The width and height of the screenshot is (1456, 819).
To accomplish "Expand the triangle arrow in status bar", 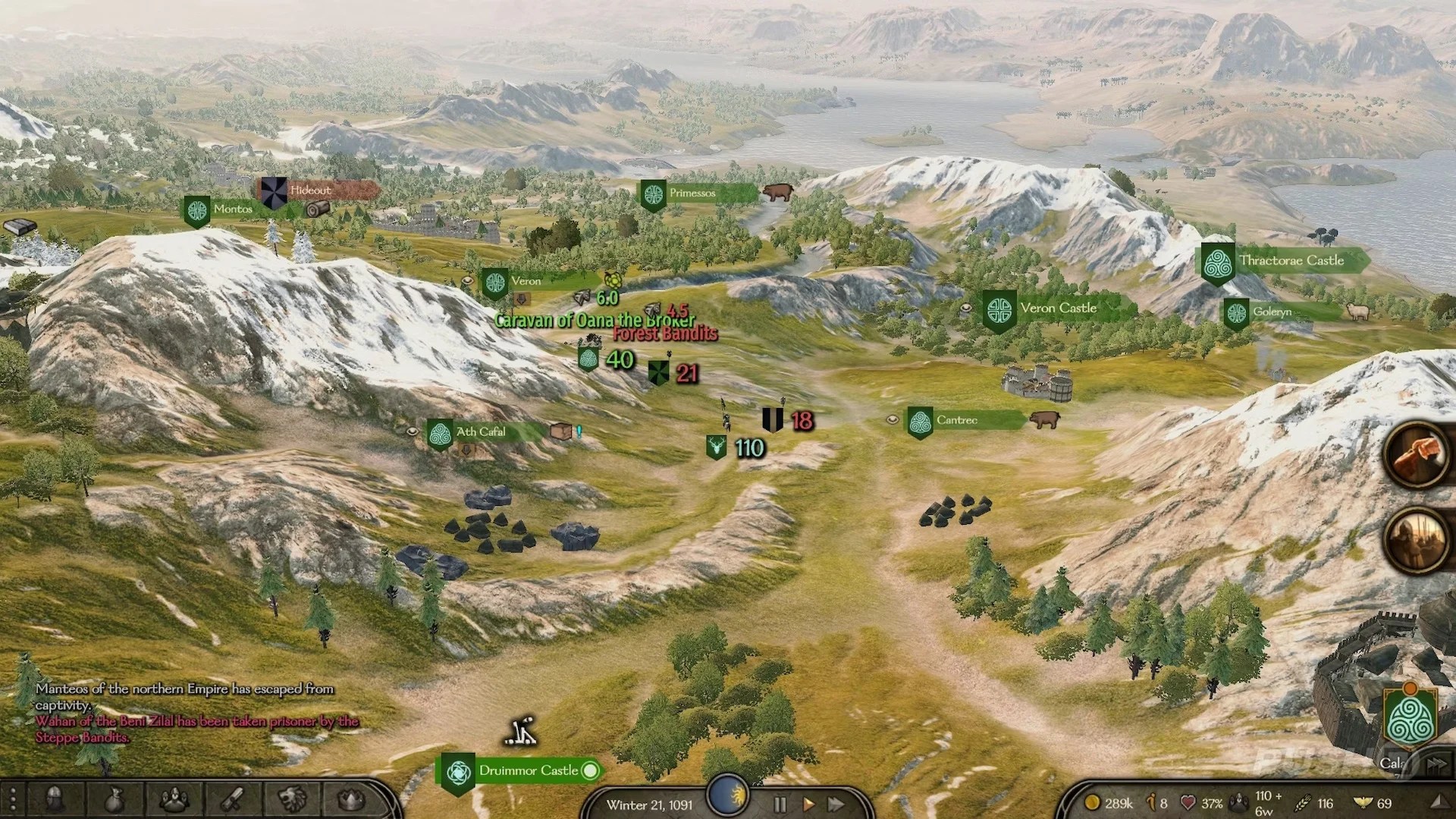I will [x=1445, y=801].
